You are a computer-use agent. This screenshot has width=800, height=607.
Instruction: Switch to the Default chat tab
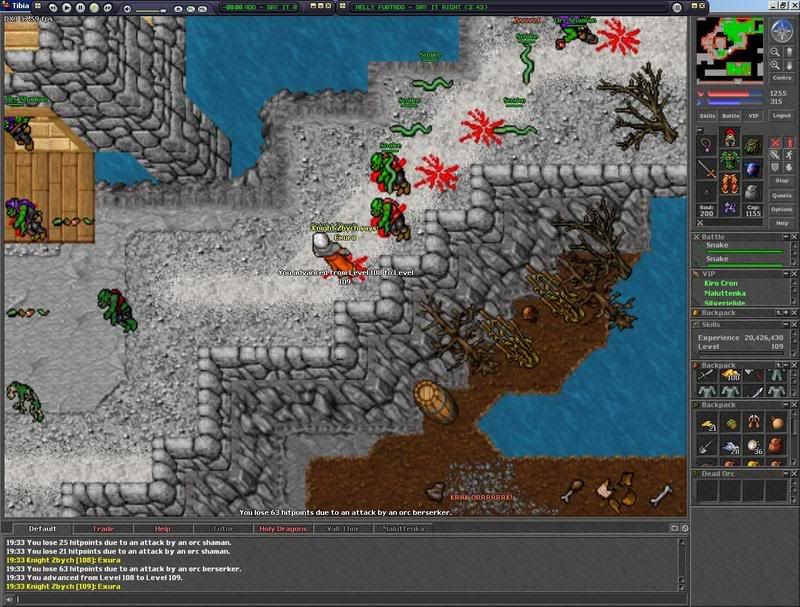pyautogui.click(x=42, y=528)
